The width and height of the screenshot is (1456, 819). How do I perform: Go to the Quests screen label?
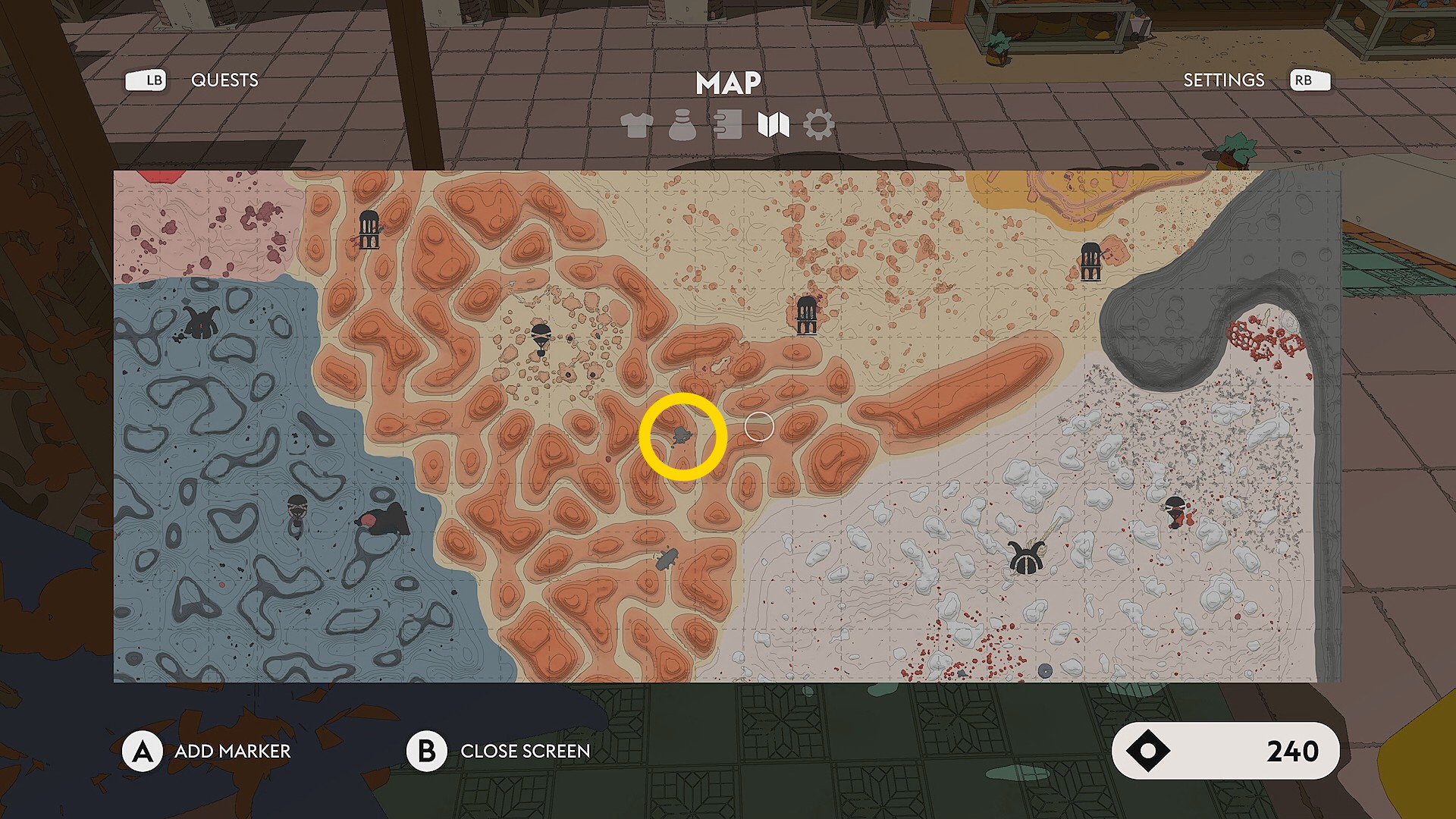point(224,80)
